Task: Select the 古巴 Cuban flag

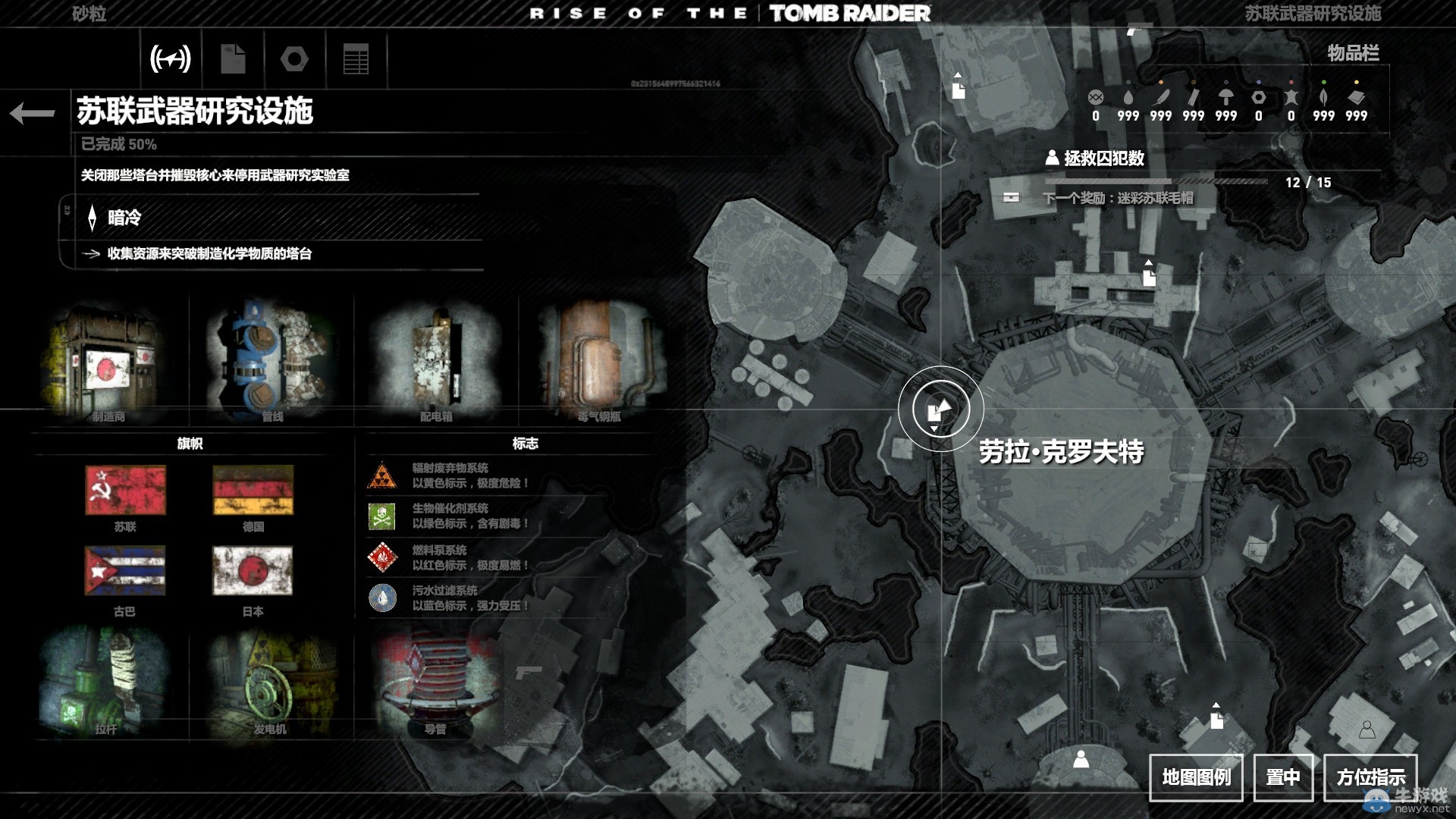Action: point(125,571)
